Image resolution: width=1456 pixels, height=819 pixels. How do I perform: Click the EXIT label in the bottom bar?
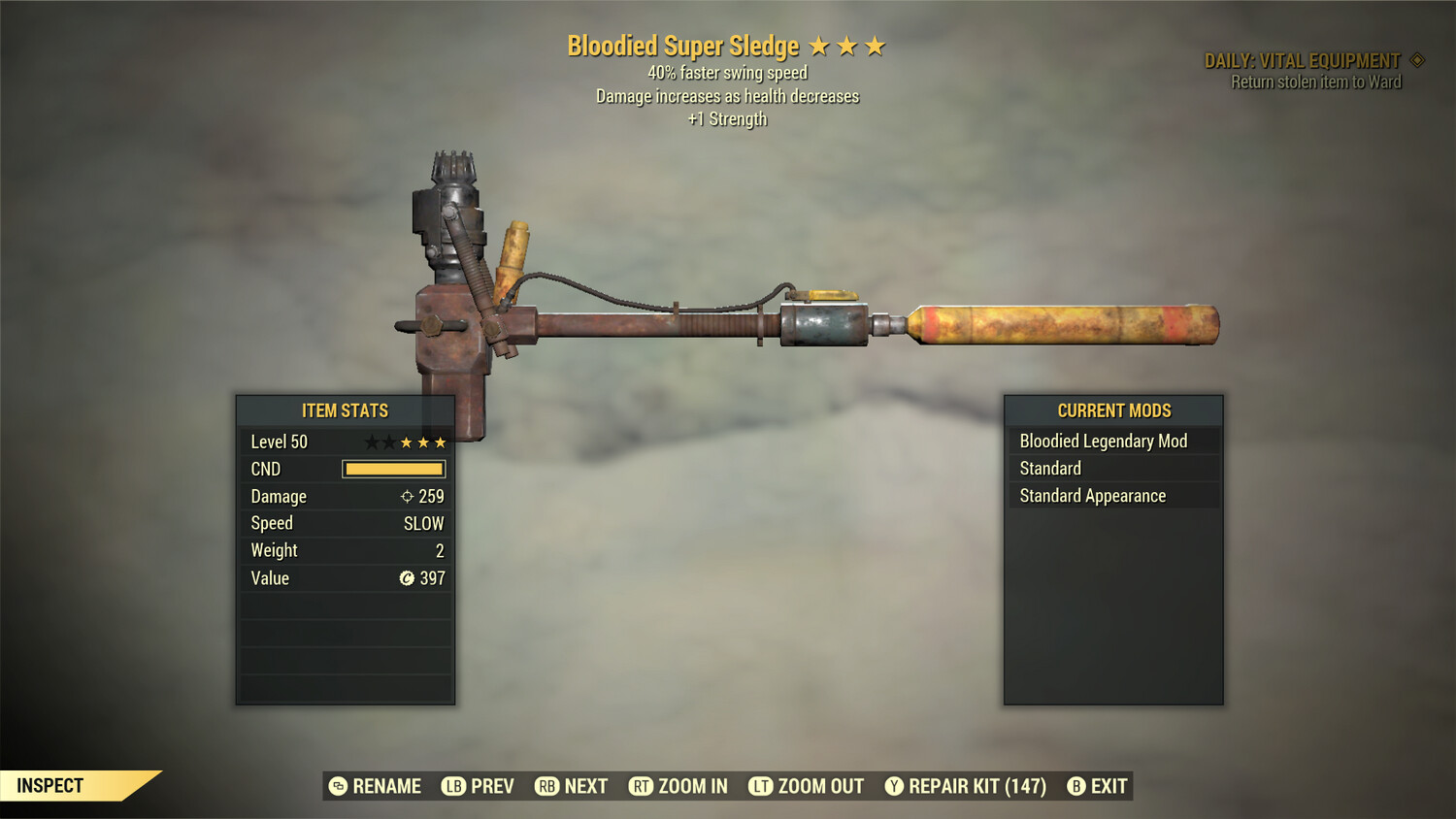1109,786
